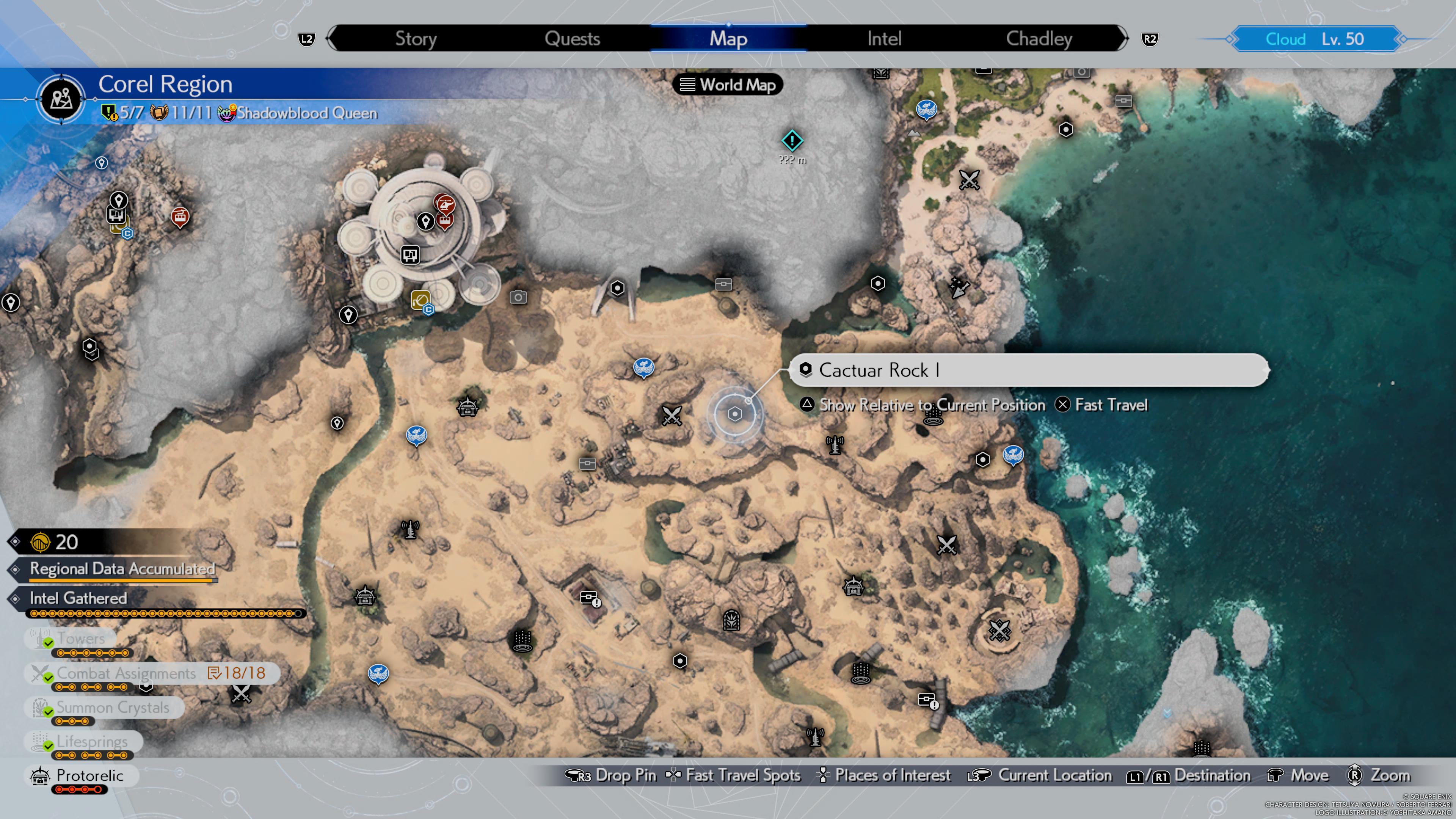Click the camera photo spot marker
This screenshot has width=1456, height=819.
(518, 297)
